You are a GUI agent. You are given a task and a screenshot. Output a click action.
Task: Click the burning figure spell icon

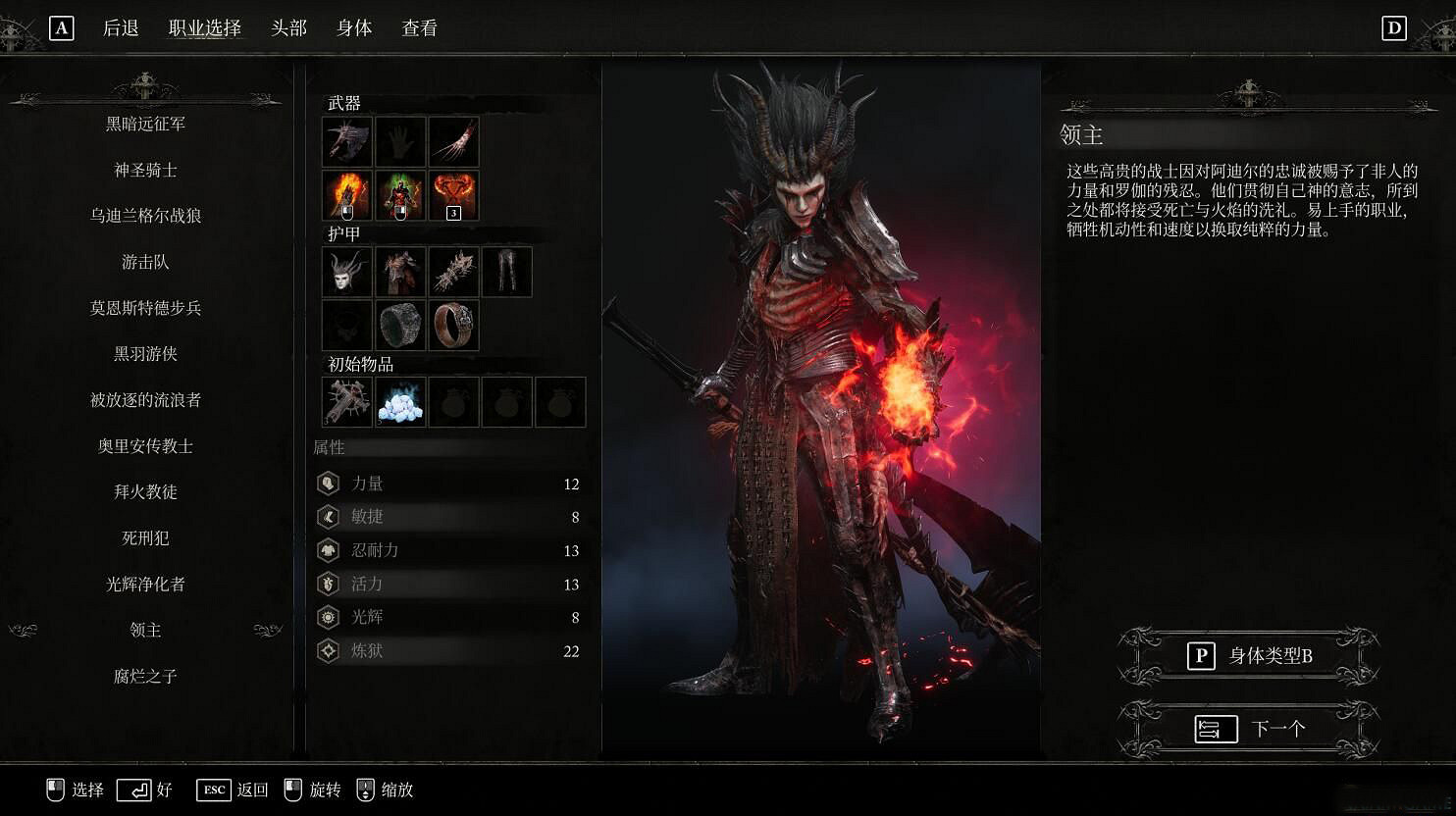[x=399, y=195]
